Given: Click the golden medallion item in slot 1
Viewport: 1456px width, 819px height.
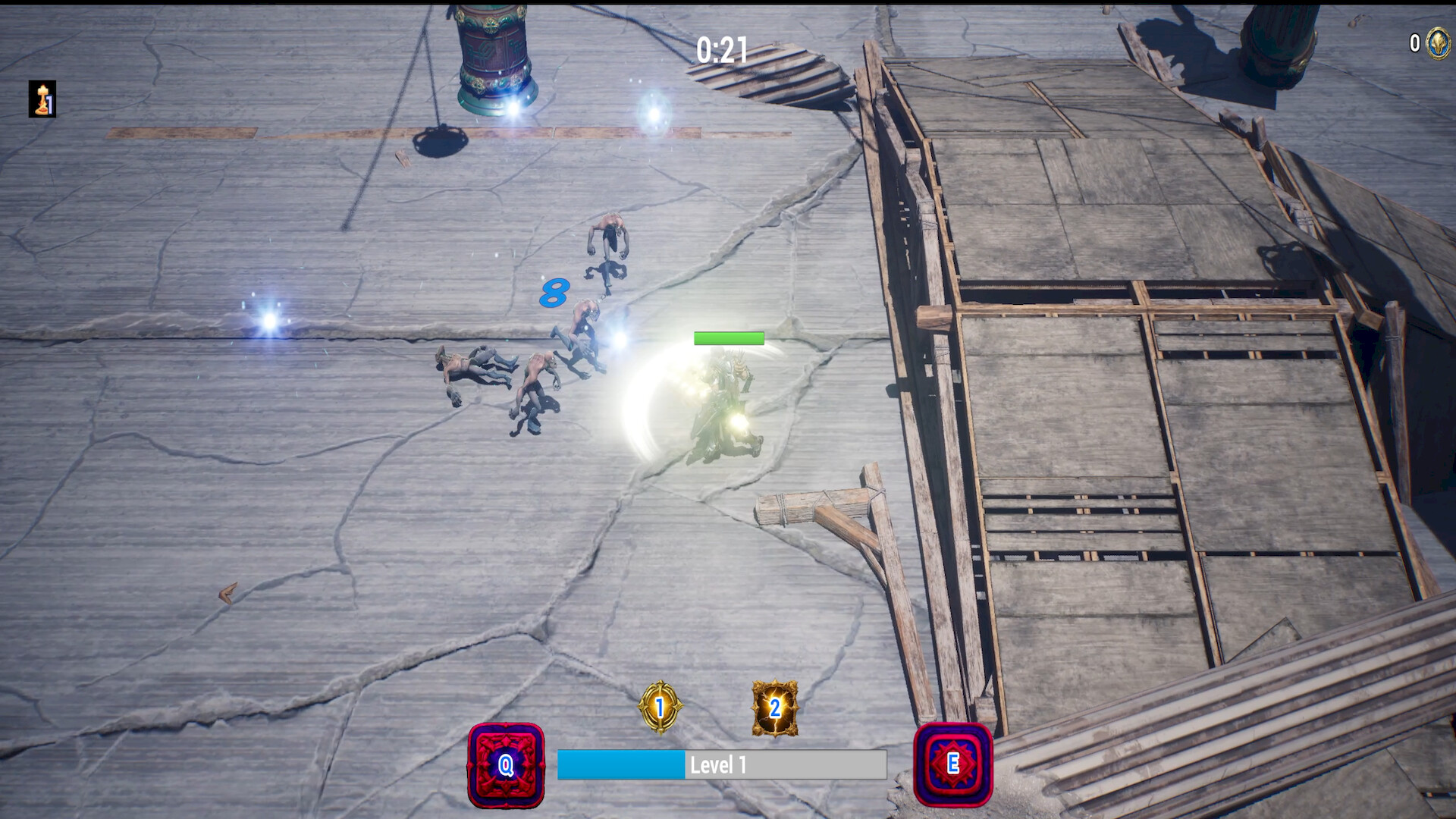Looking at the screenshot, I should pyautogui.click(x=660, y=709).
